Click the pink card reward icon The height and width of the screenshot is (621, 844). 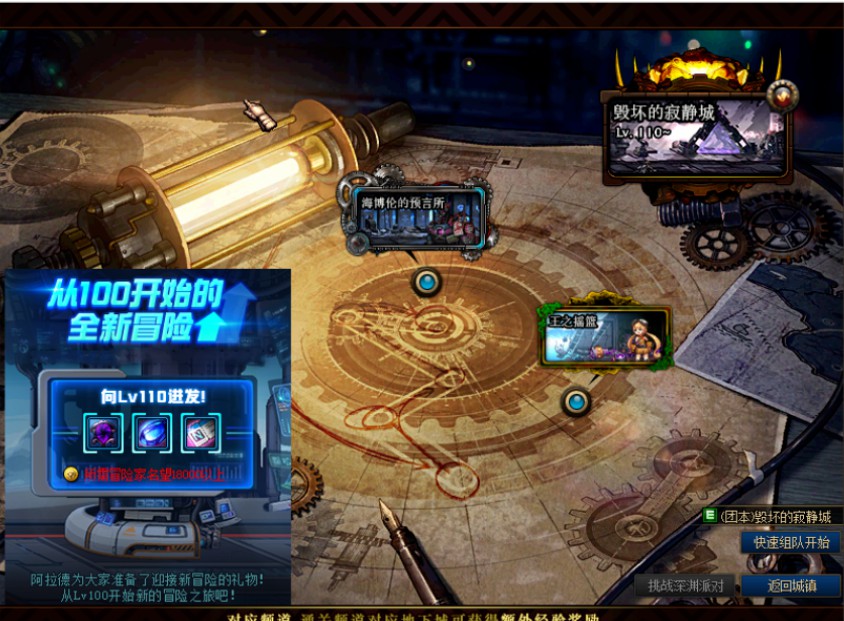point(196,434)
